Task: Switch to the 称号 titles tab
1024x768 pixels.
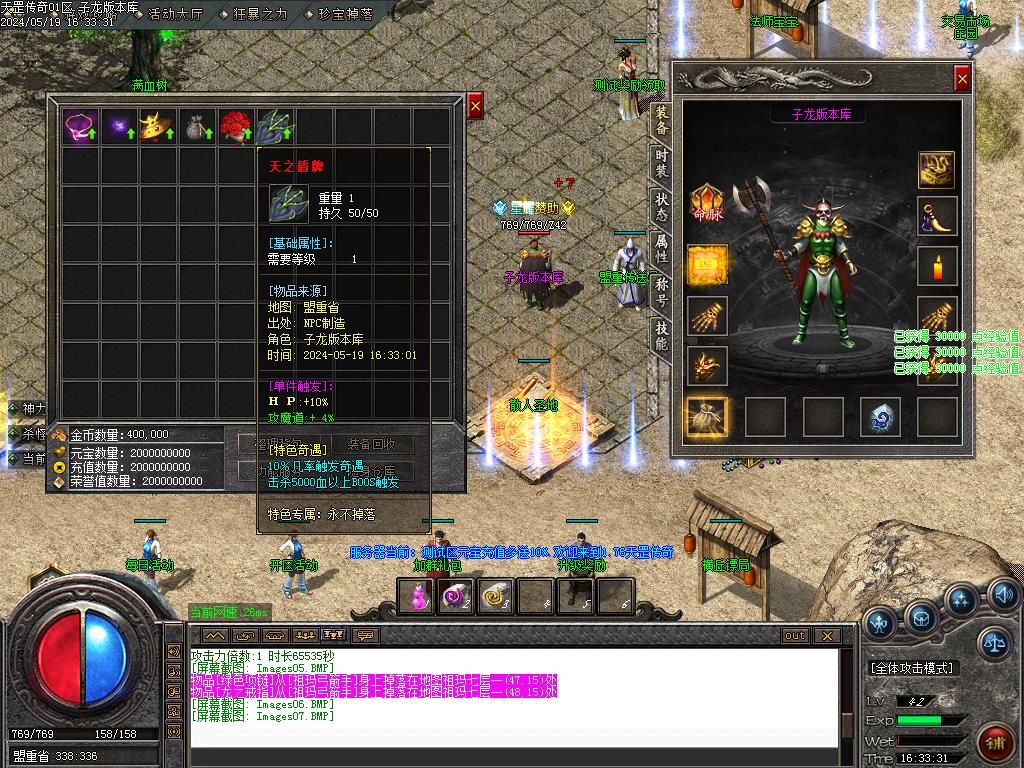Action: [661, 292]
